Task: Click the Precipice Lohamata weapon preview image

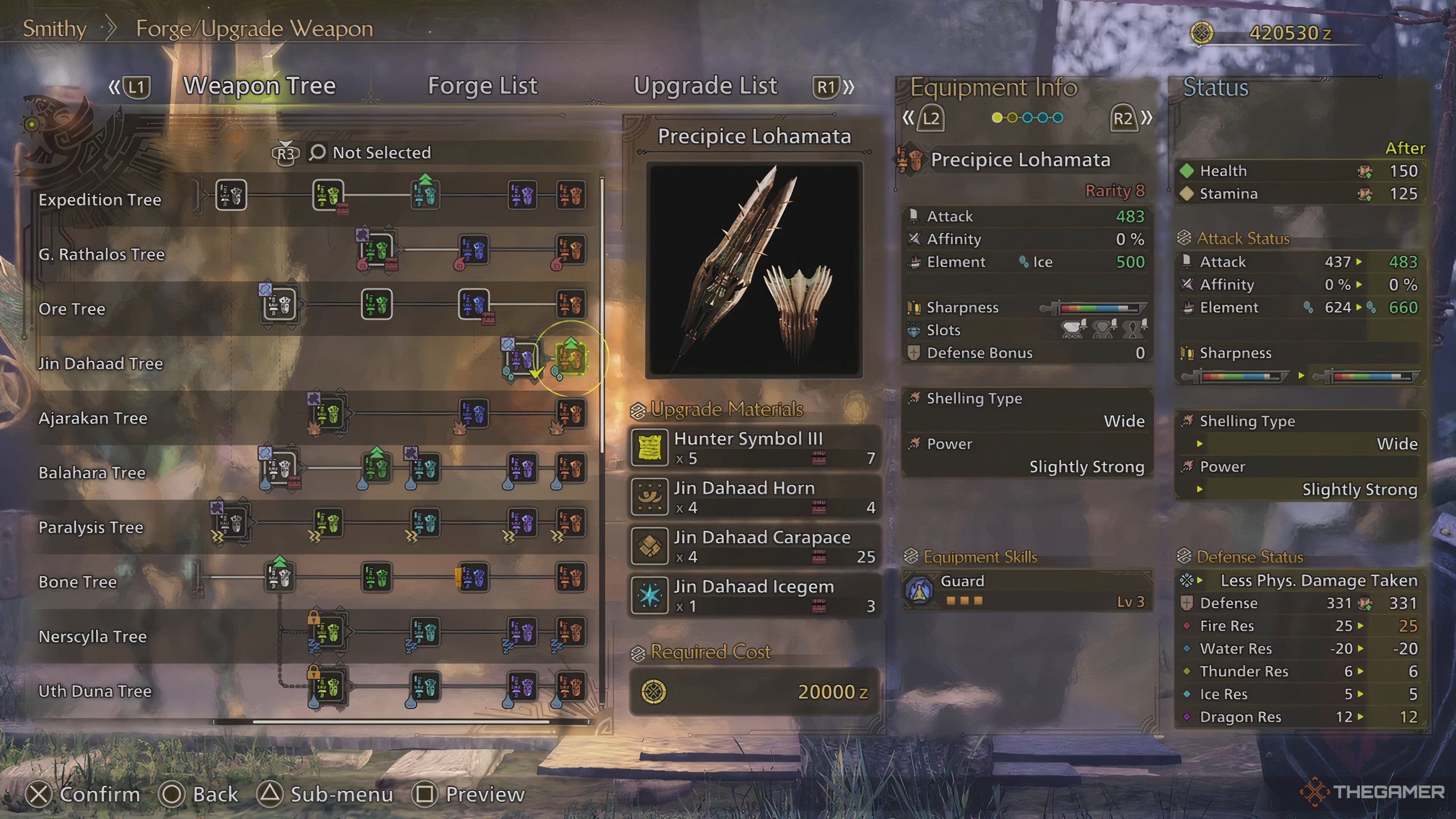Action: tap(754, 270)
